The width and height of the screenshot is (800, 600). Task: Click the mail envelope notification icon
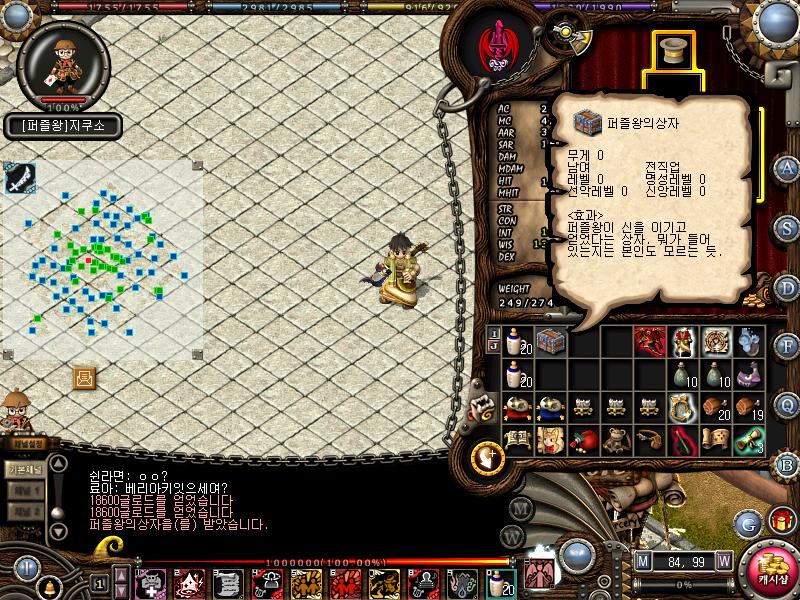tap(85, 377)
